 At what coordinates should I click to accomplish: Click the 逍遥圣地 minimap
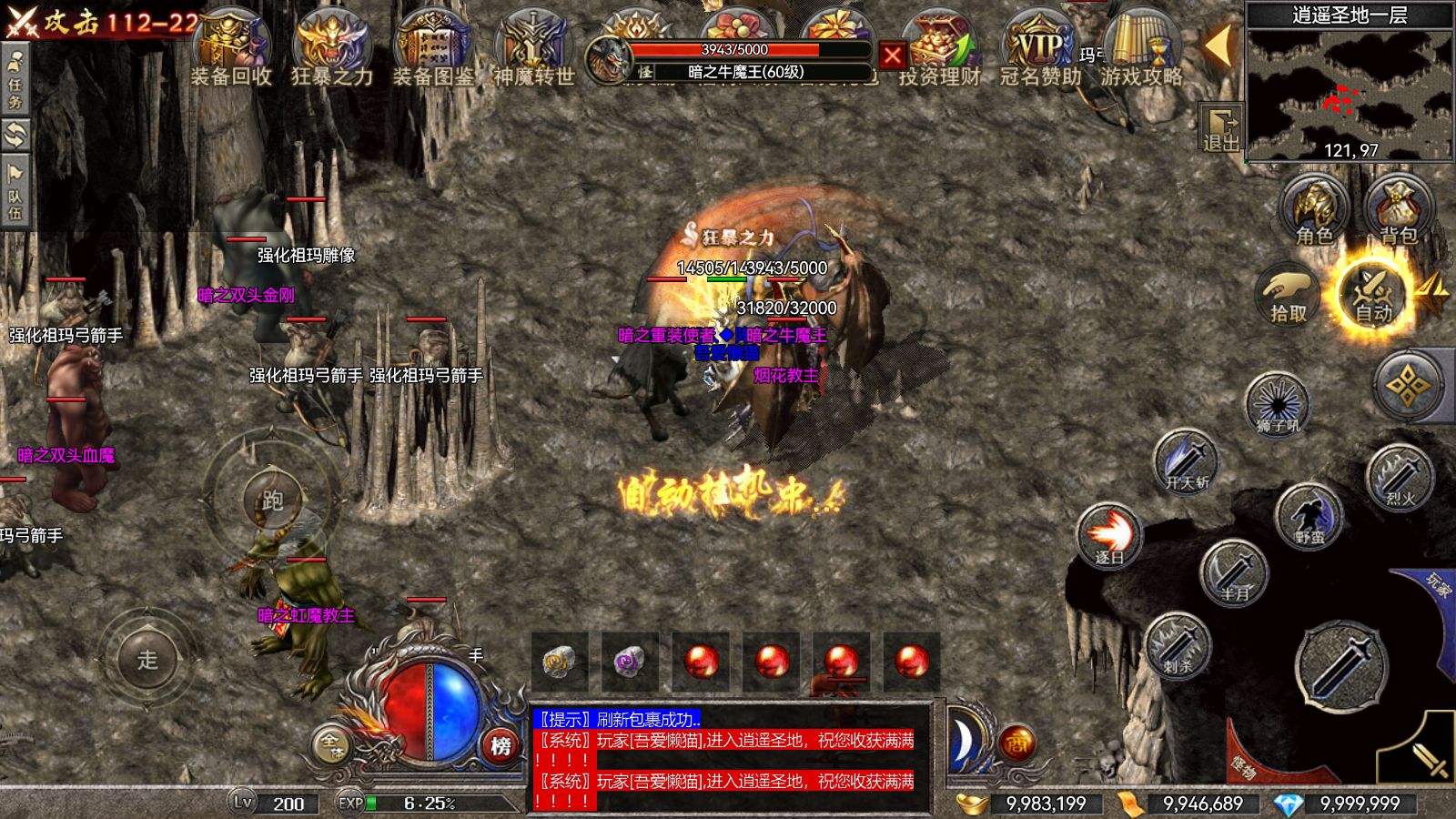(x=1350, y=91)
